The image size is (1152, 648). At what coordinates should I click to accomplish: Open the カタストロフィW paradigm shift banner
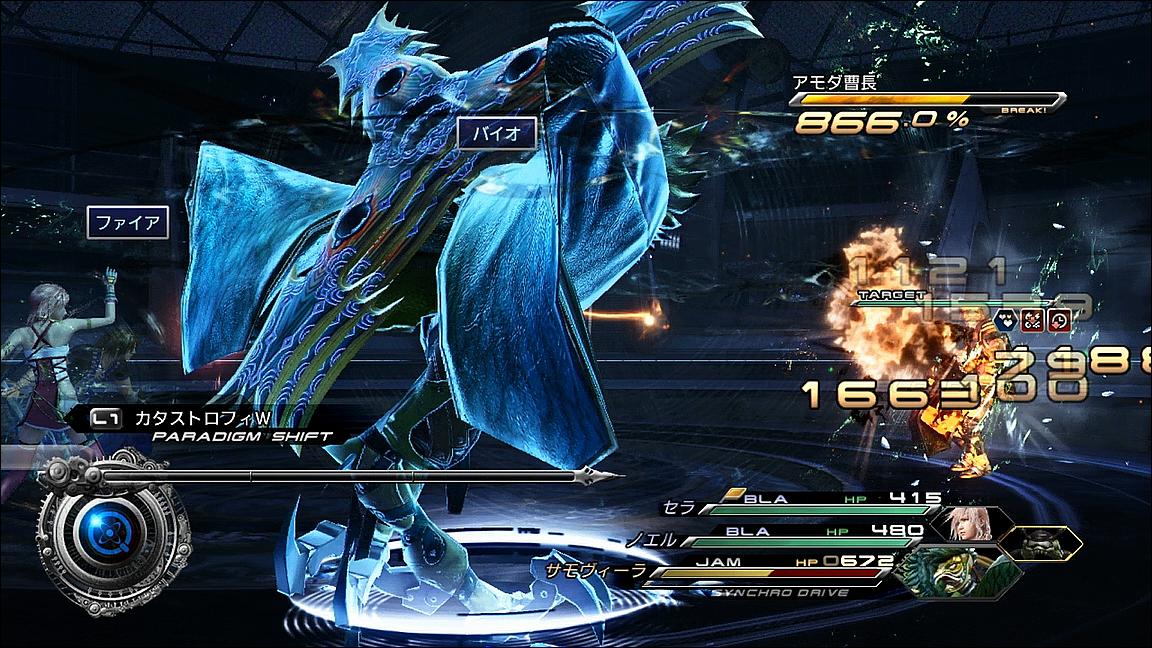(x=200, y=421)
